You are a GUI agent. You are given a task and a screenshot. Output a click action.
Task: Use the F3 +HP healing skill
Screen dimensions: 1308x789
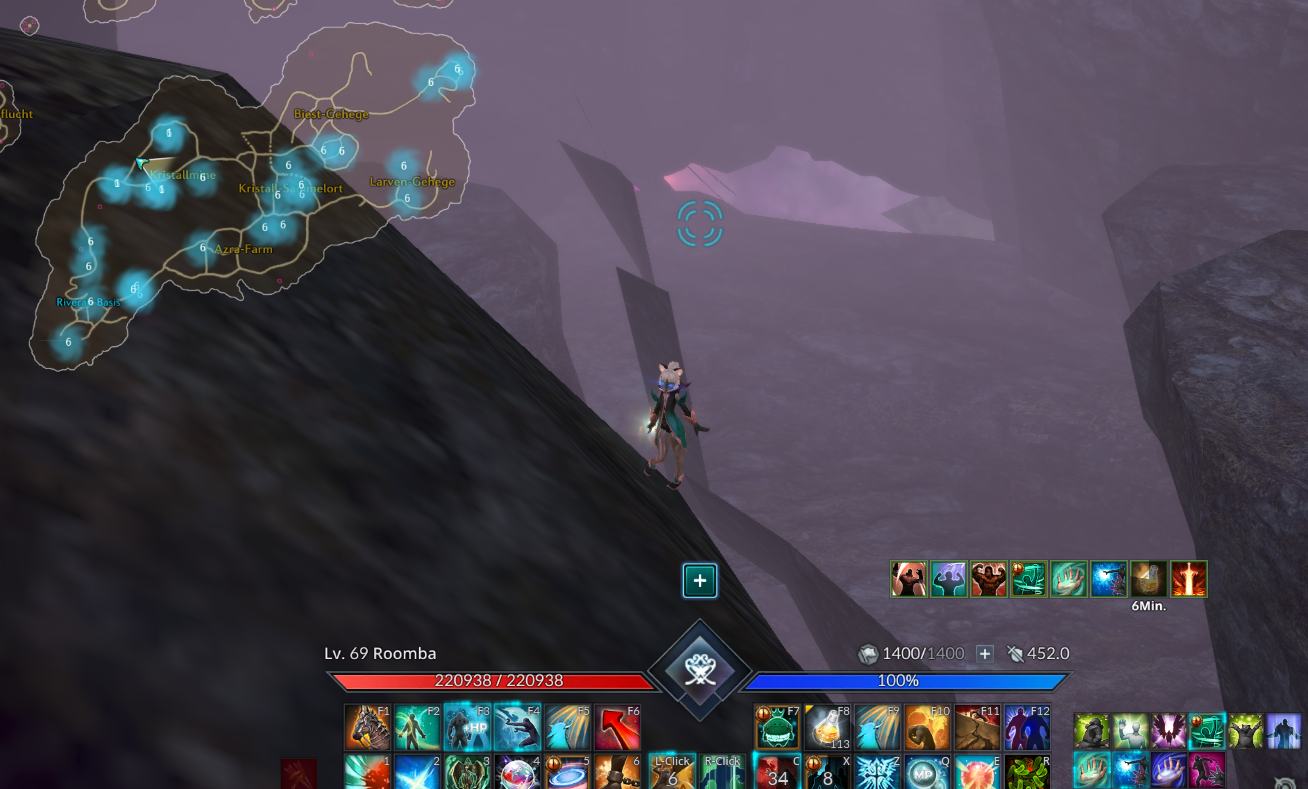point(467,727)
